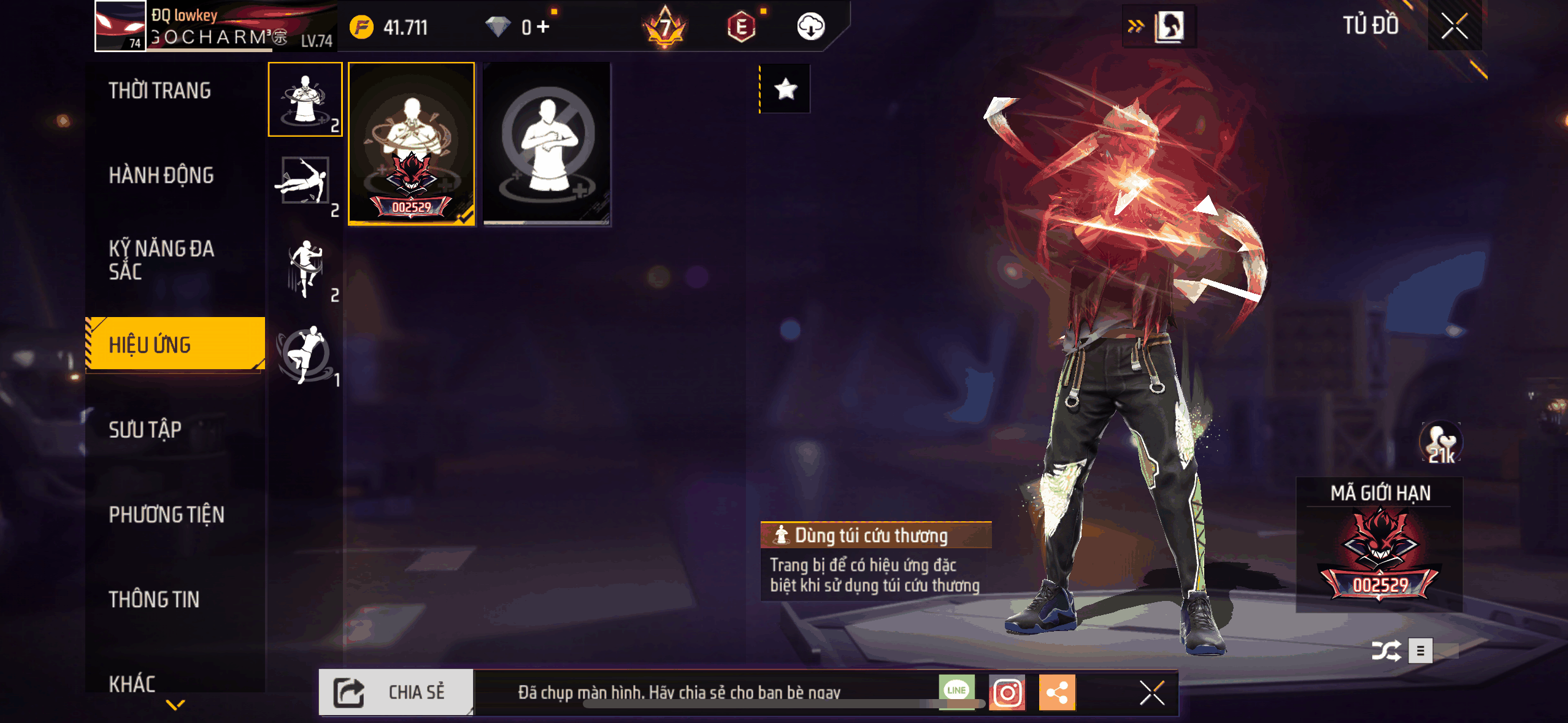Switch to Phương Tiện tab
The image size is (1568, 723).
coord(166,515)
